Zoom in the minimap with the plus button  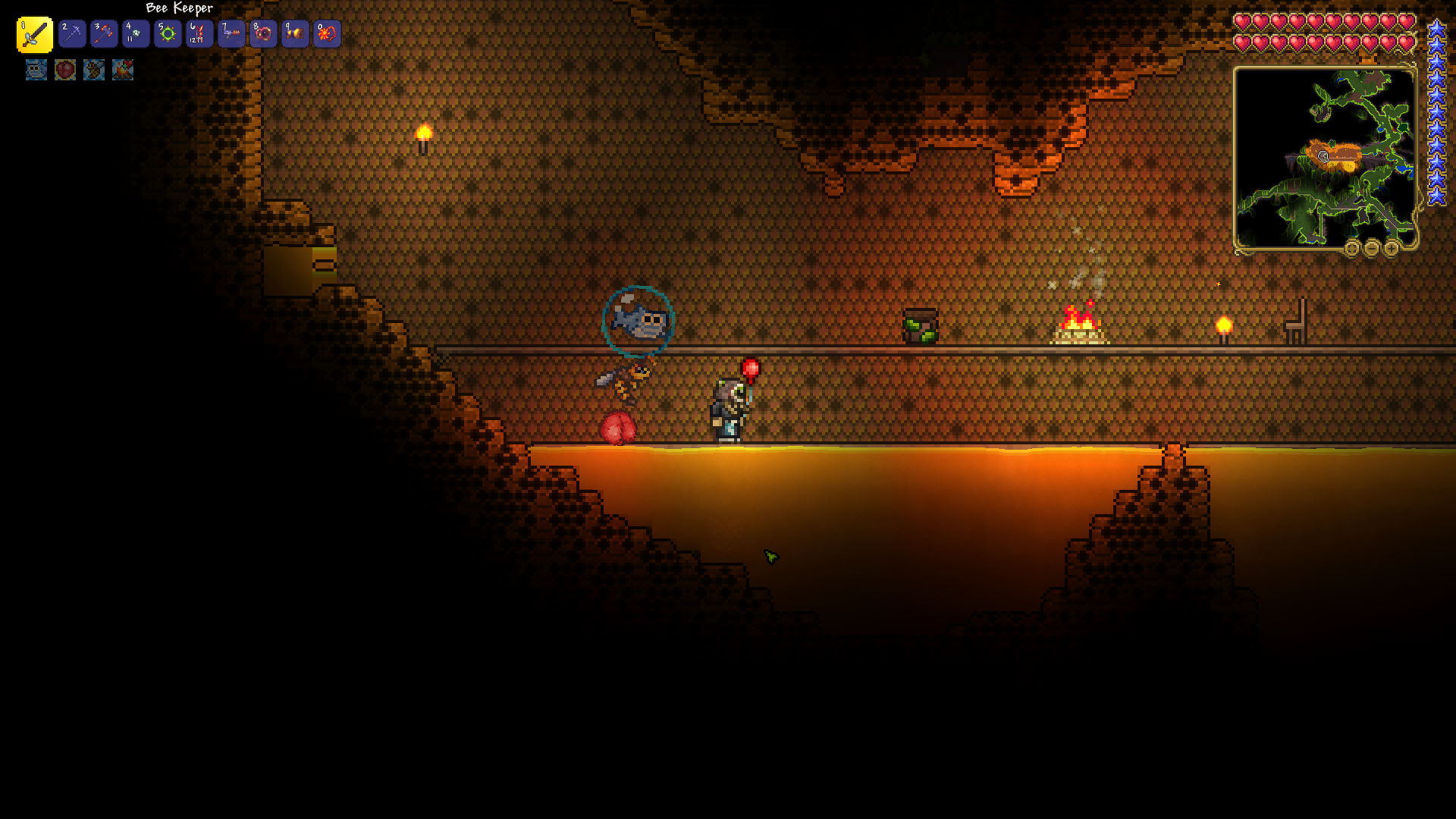(x=1392, y=248)
